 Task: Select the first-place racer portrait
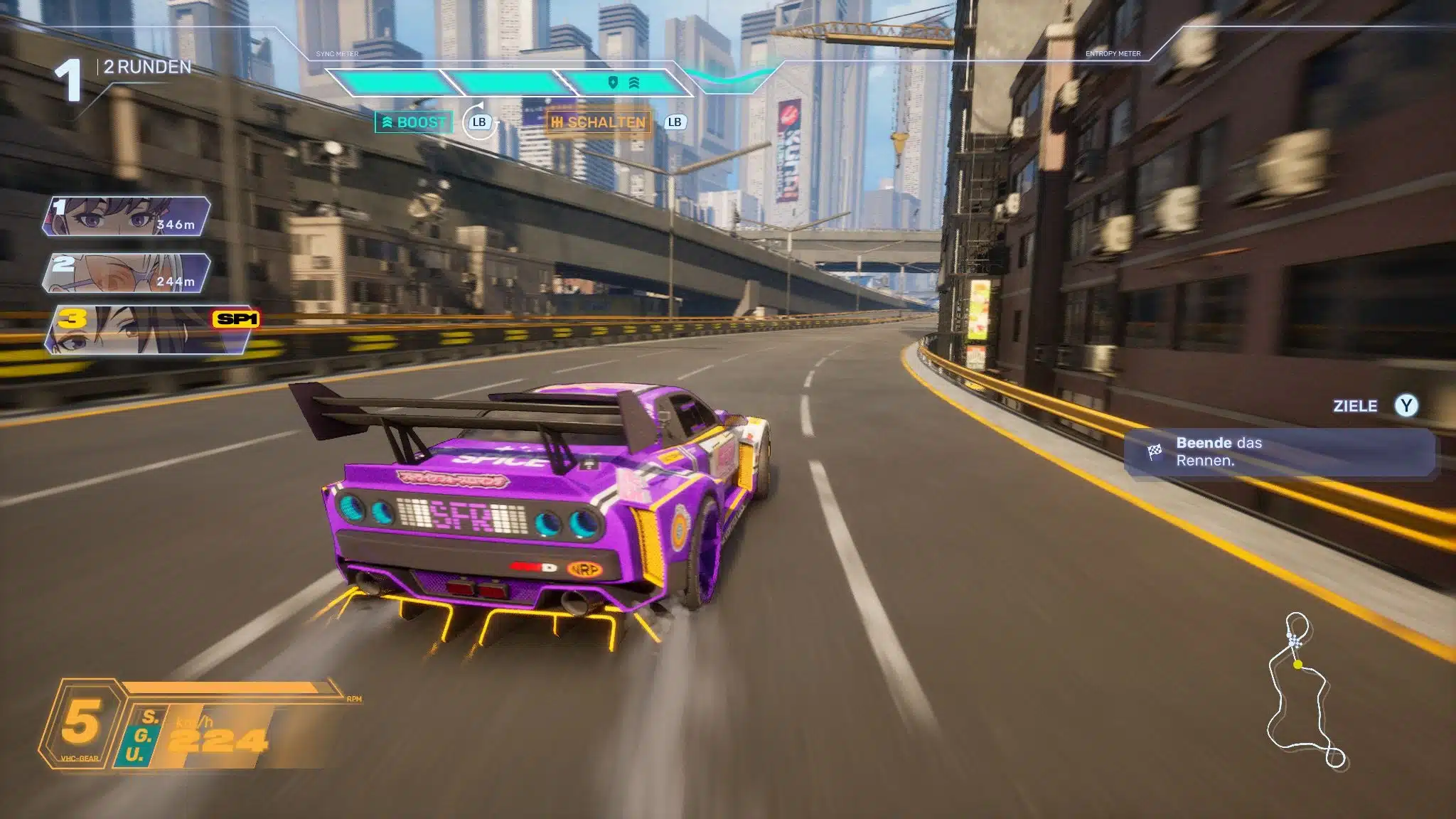127,217
